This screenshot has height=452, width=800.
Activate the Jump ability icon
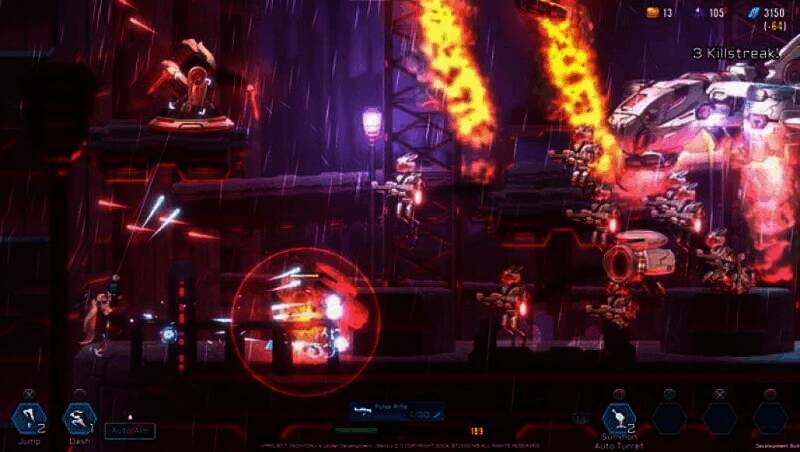pos(27,418)
